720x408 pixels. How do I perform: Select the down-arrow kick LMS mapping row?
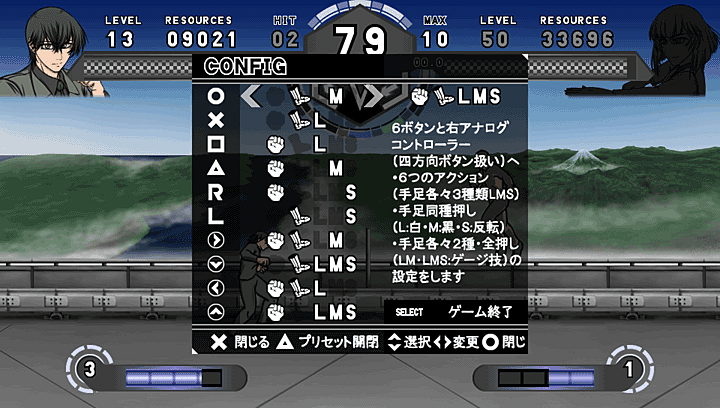point(300,264)
